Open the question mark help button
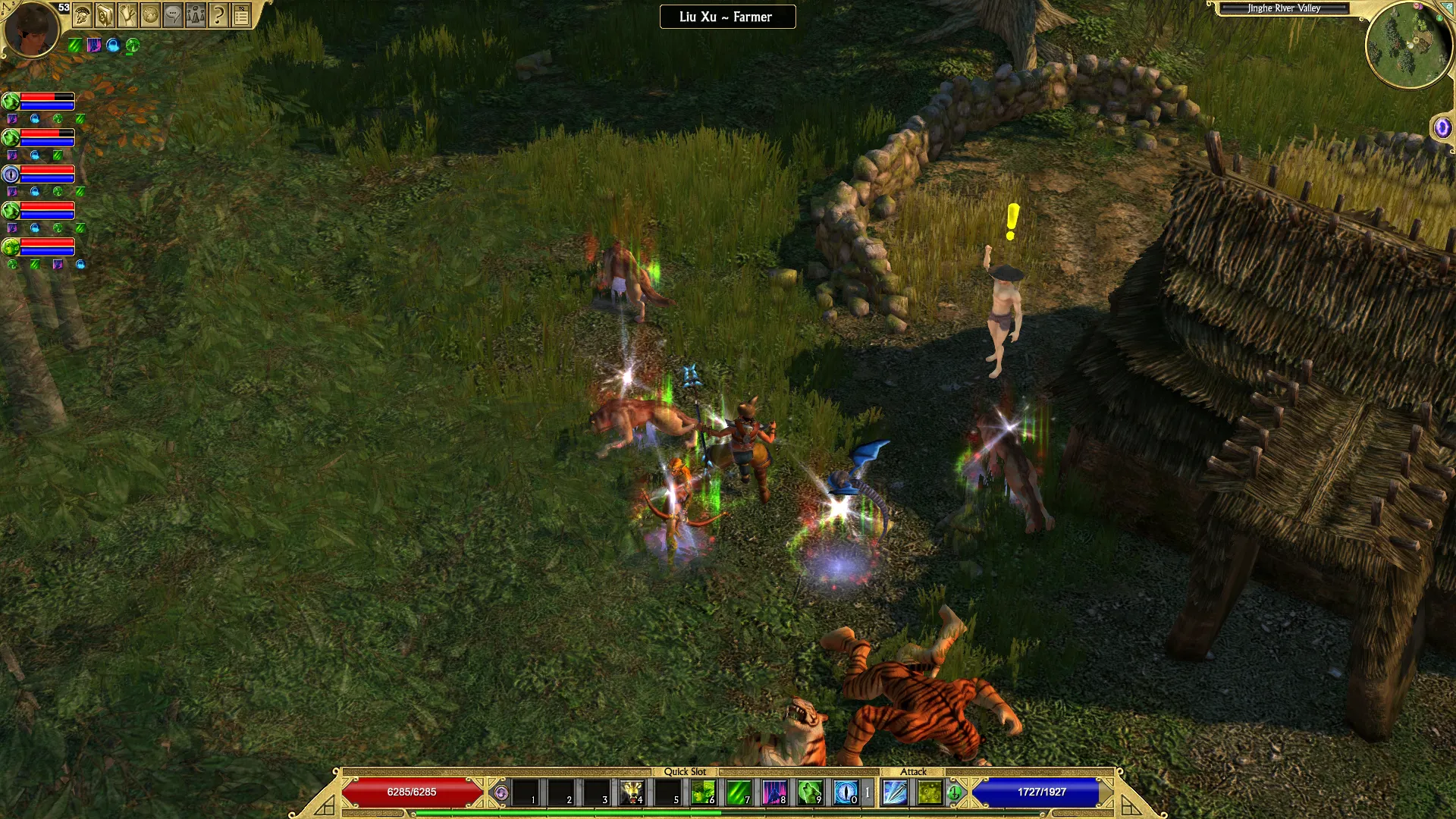 click(x=218, y=15)
